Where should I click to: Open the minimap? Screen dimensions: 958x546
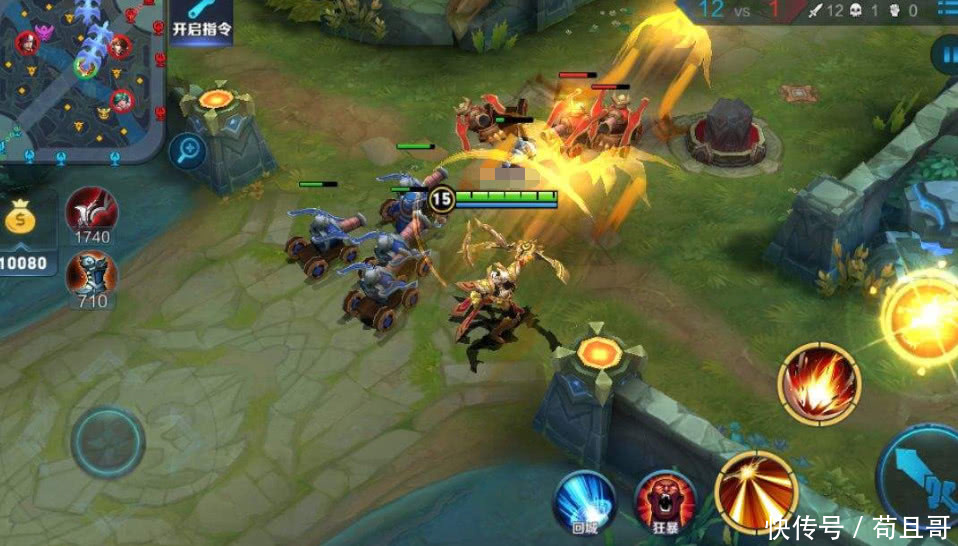(x=80, y=78)
